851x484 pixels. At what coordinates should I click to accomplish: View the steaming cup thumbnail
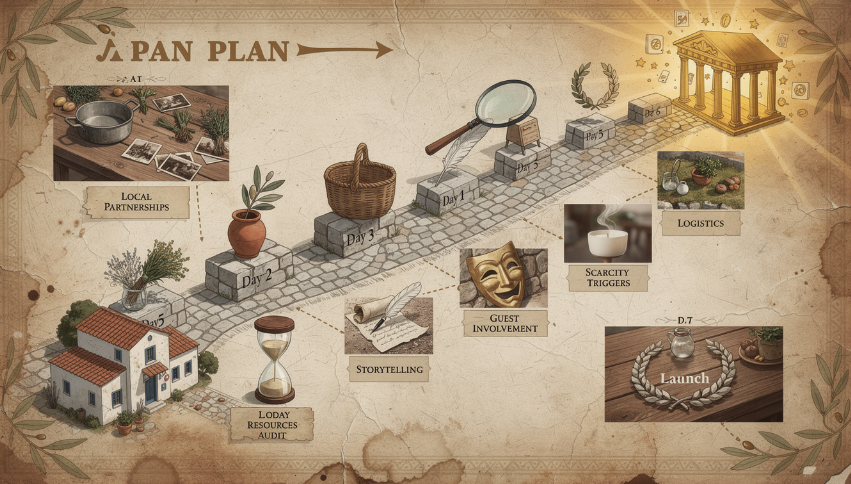[x=608, y=233]
